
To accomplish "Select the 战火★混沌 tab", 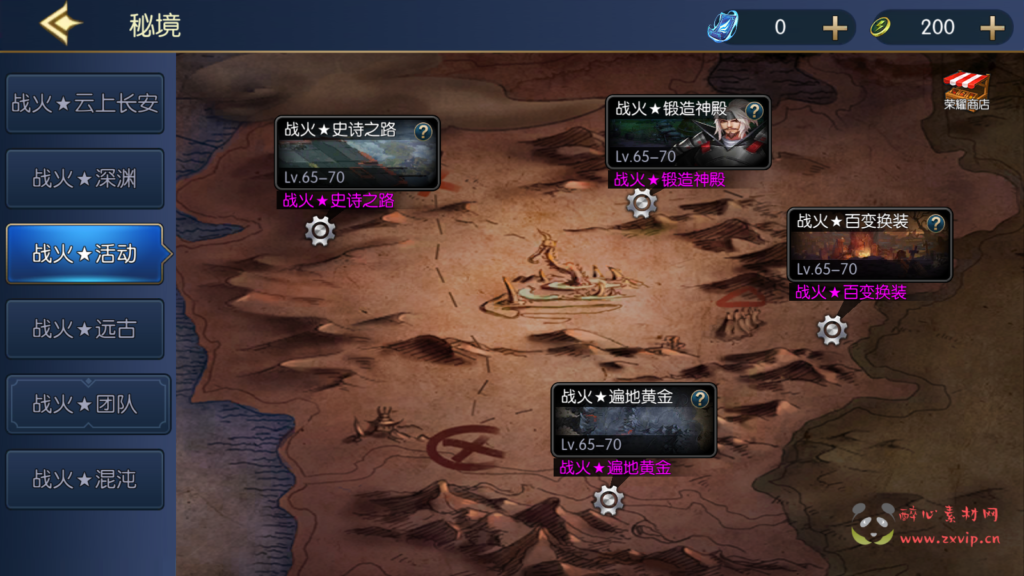I will pos(85,479).
